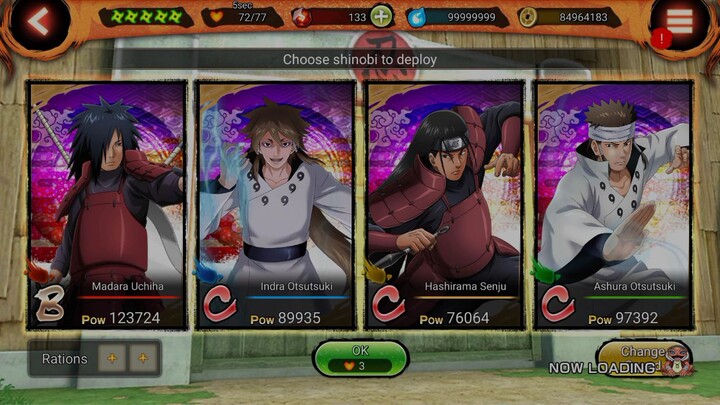Add shinobite with the green plus button
Screen dimensions: 720x405
pyautogui.click(x=381, y=16)
